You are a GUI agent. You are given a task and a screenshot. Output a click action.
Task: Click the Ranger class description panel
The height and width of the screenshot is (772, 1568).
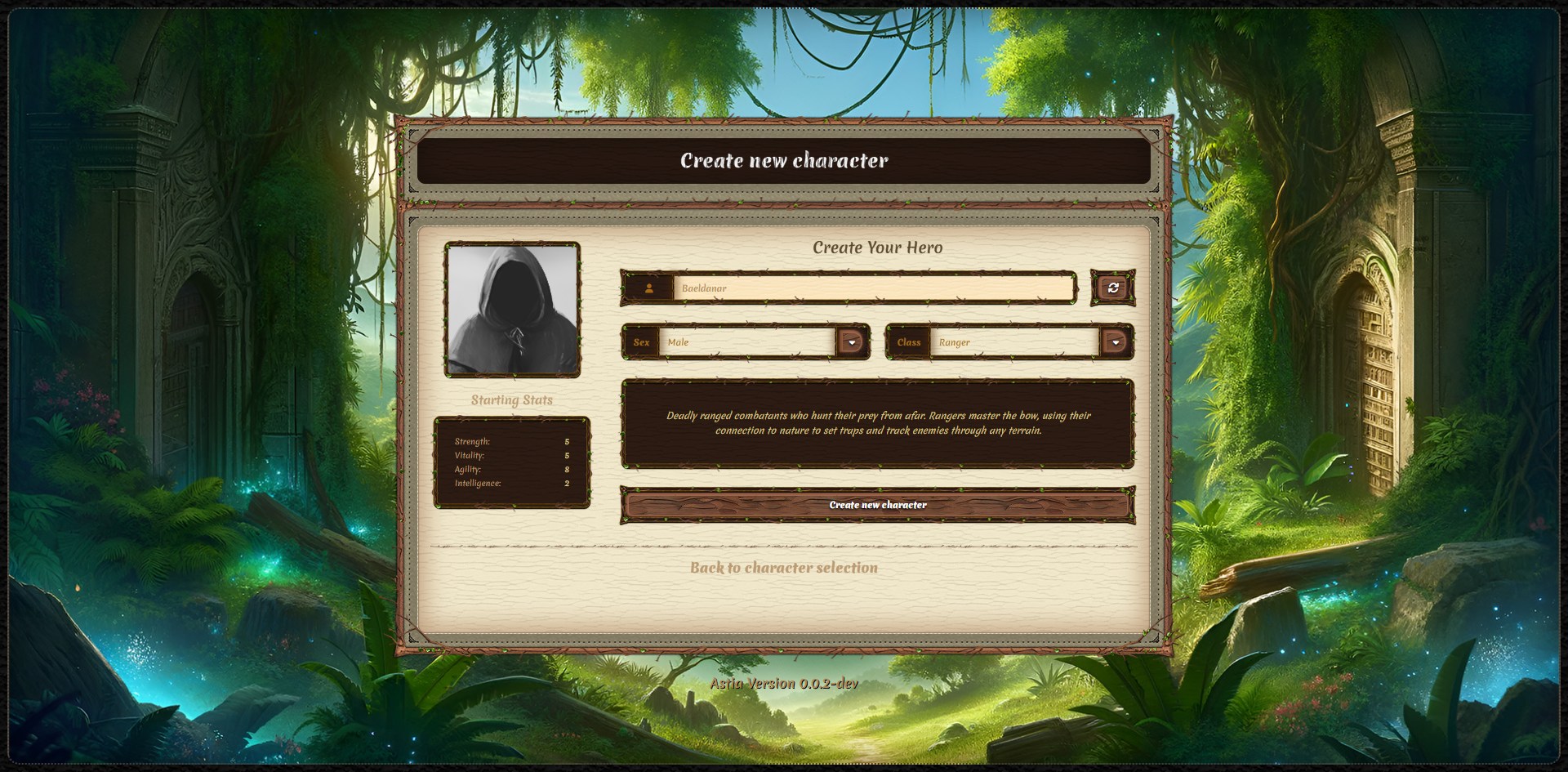(x=877, y=423)
